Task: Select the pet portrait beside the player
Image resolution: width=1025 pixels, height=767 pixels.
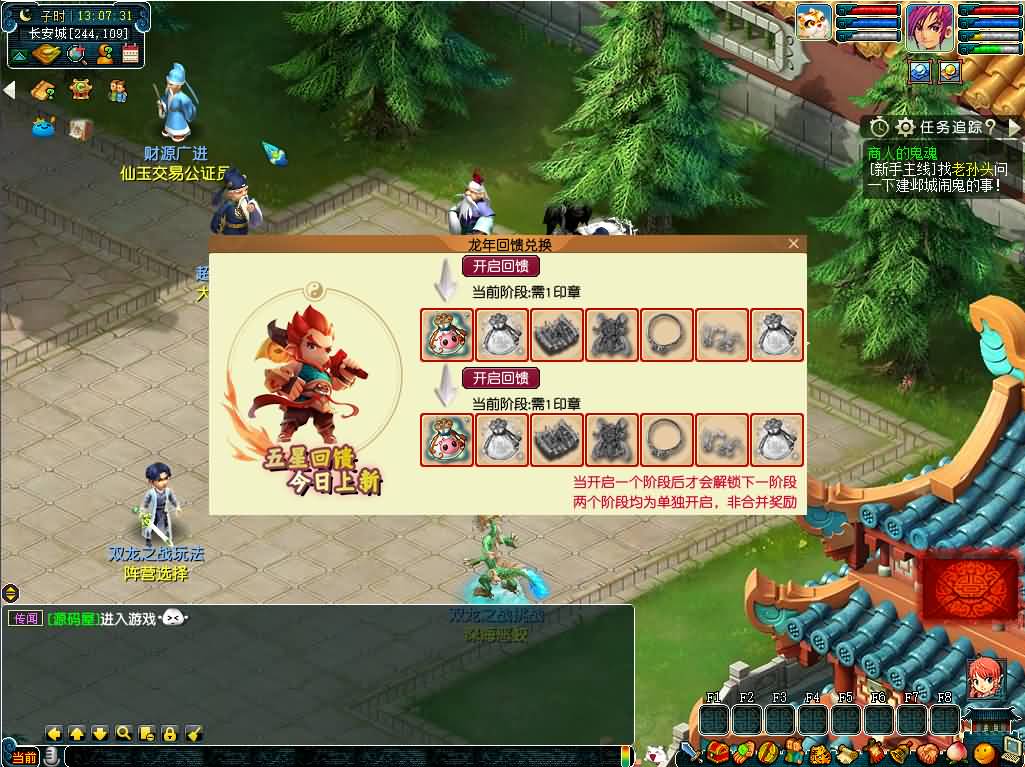Action: pos(814,22)
